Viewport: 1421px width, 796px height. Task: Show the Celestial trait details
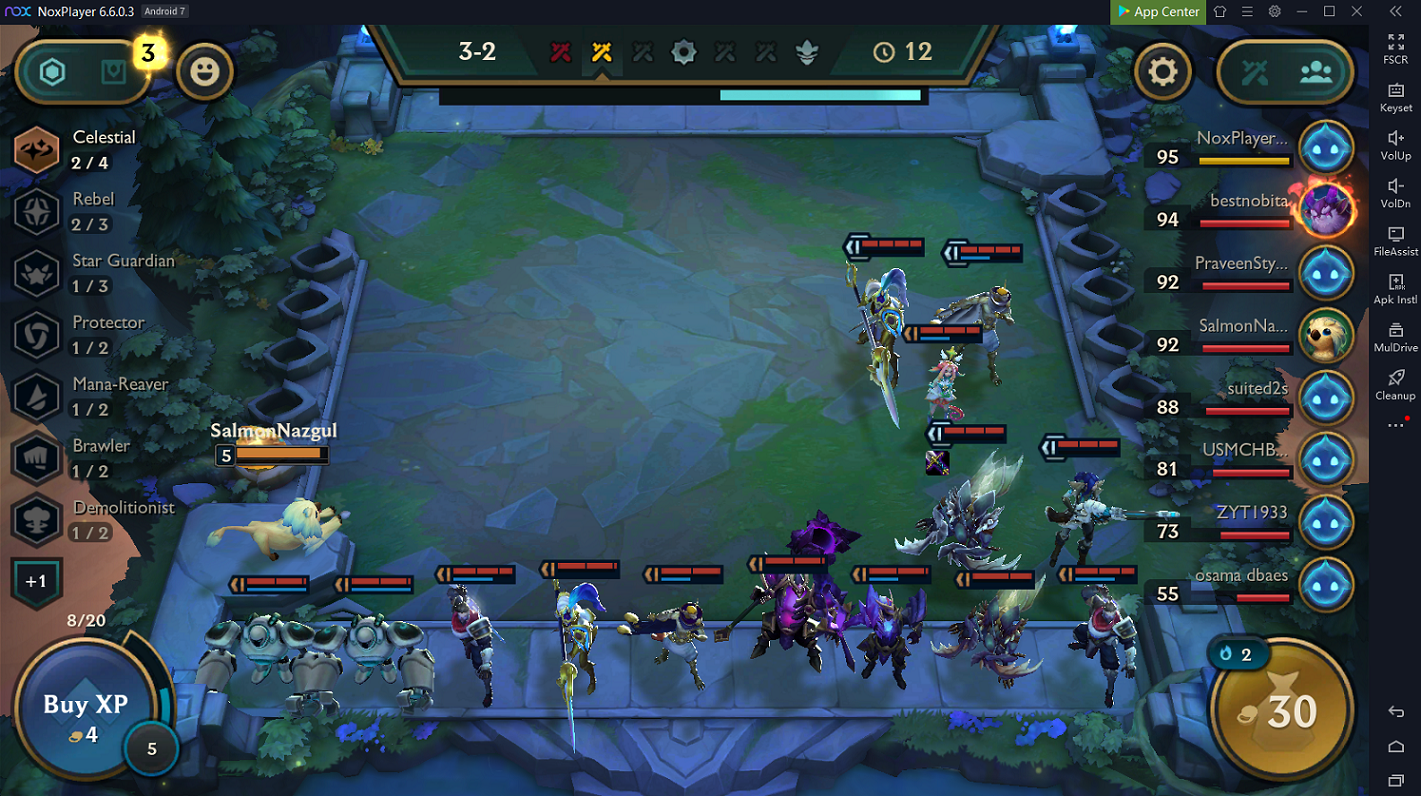point(36,150)
